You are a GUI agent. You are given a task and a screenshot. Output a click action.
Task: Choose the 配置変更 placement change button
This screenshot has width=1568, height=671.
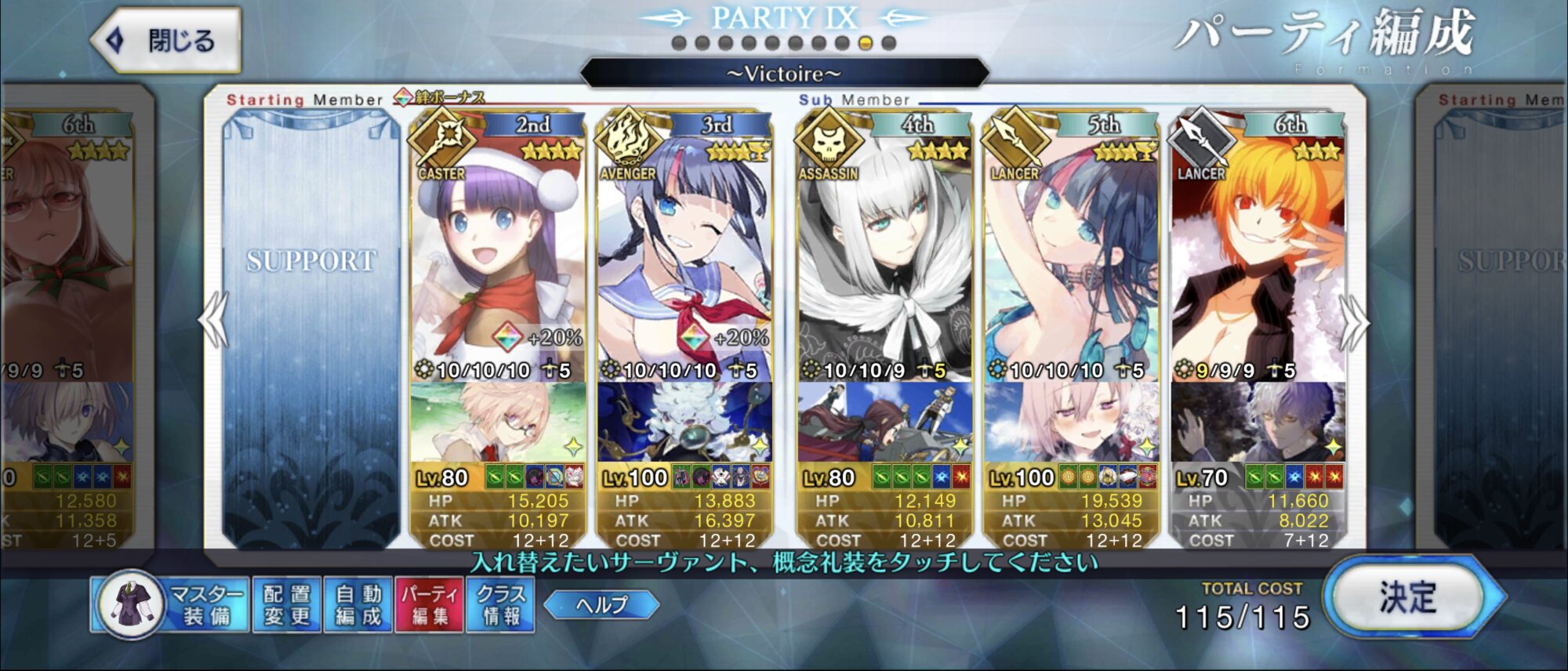click(286, 605)
